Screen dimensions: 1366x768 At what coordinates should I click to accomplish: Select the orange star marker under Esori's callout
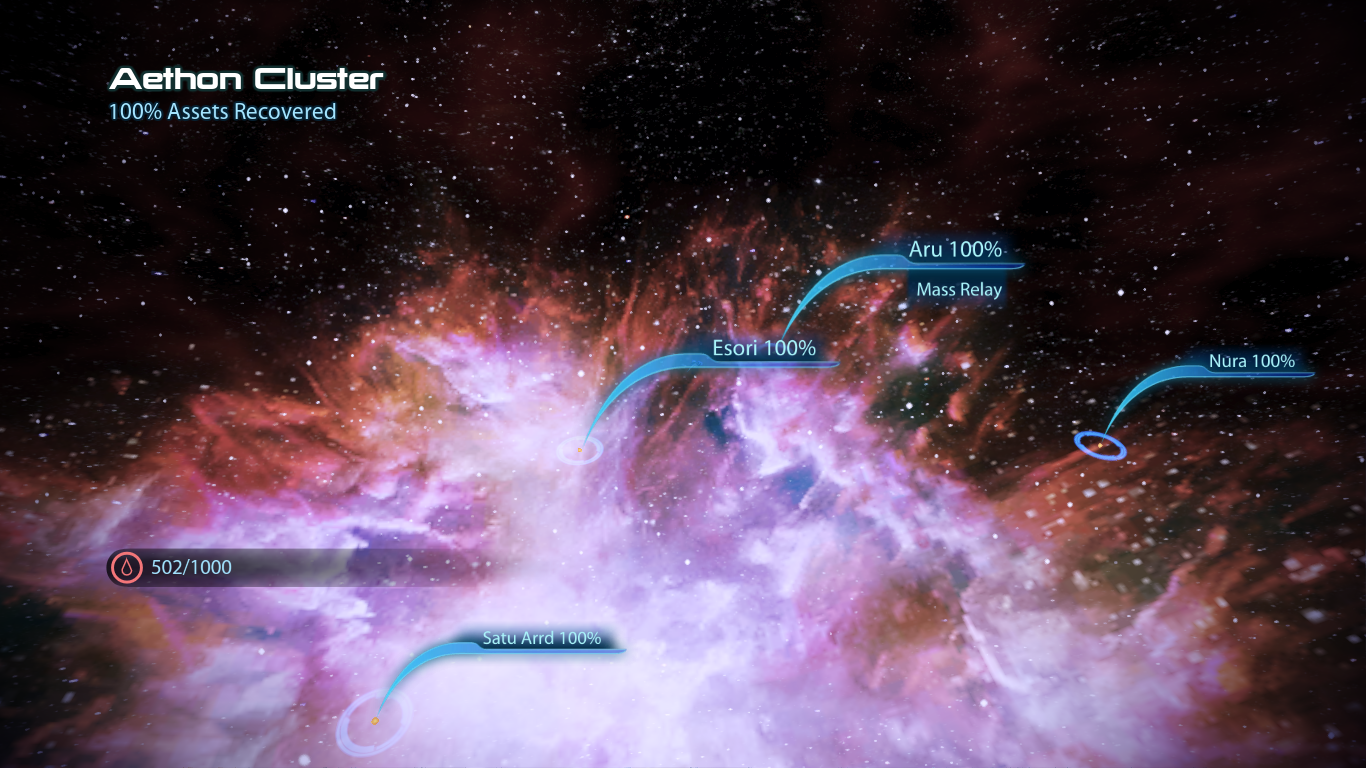580,450
